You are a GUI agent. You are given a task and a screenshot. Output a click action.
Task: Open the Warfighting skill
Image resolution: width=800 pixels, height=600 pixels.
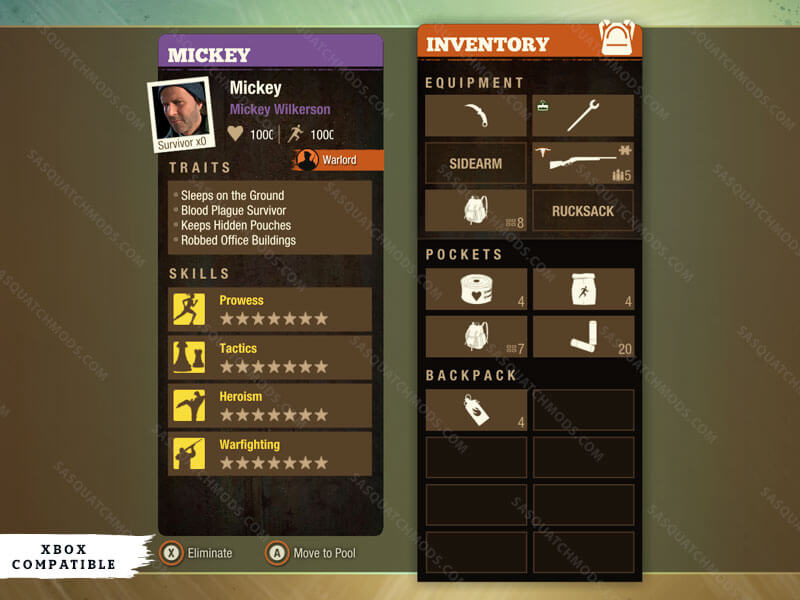[270, 454]
